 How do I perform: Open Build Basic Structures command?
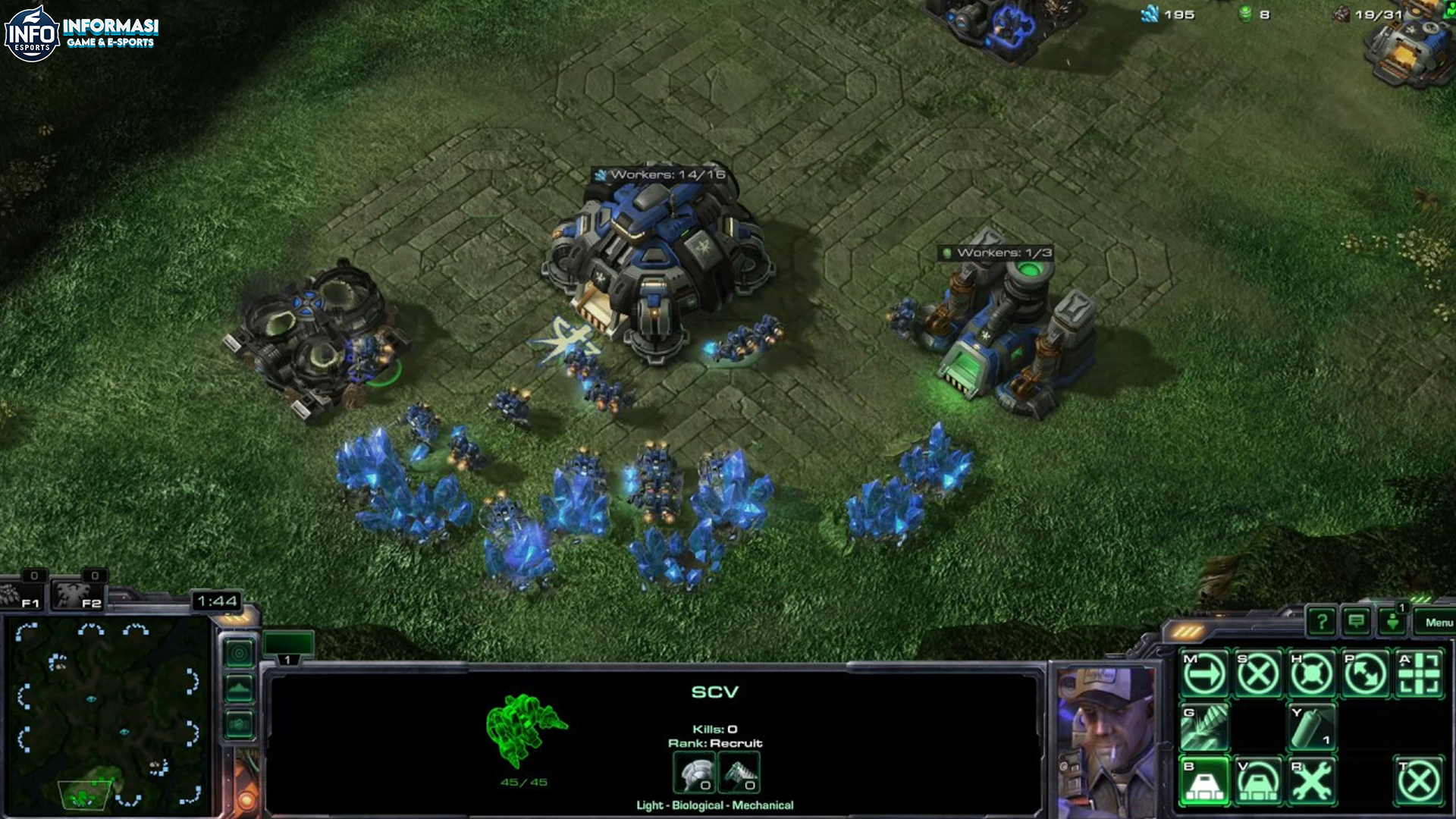click(1205, 782)
